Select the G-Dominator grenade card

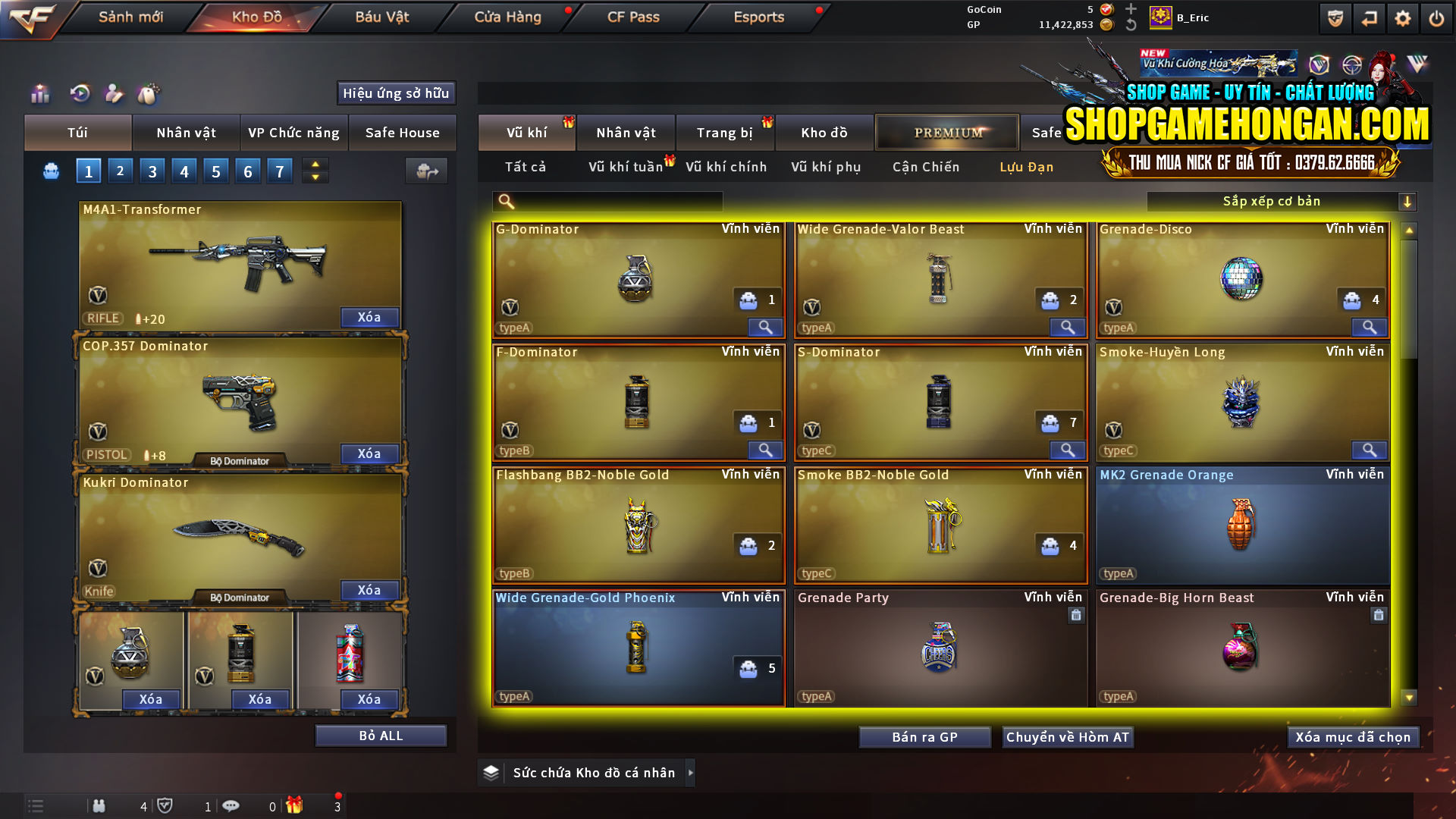click(638, 279)
